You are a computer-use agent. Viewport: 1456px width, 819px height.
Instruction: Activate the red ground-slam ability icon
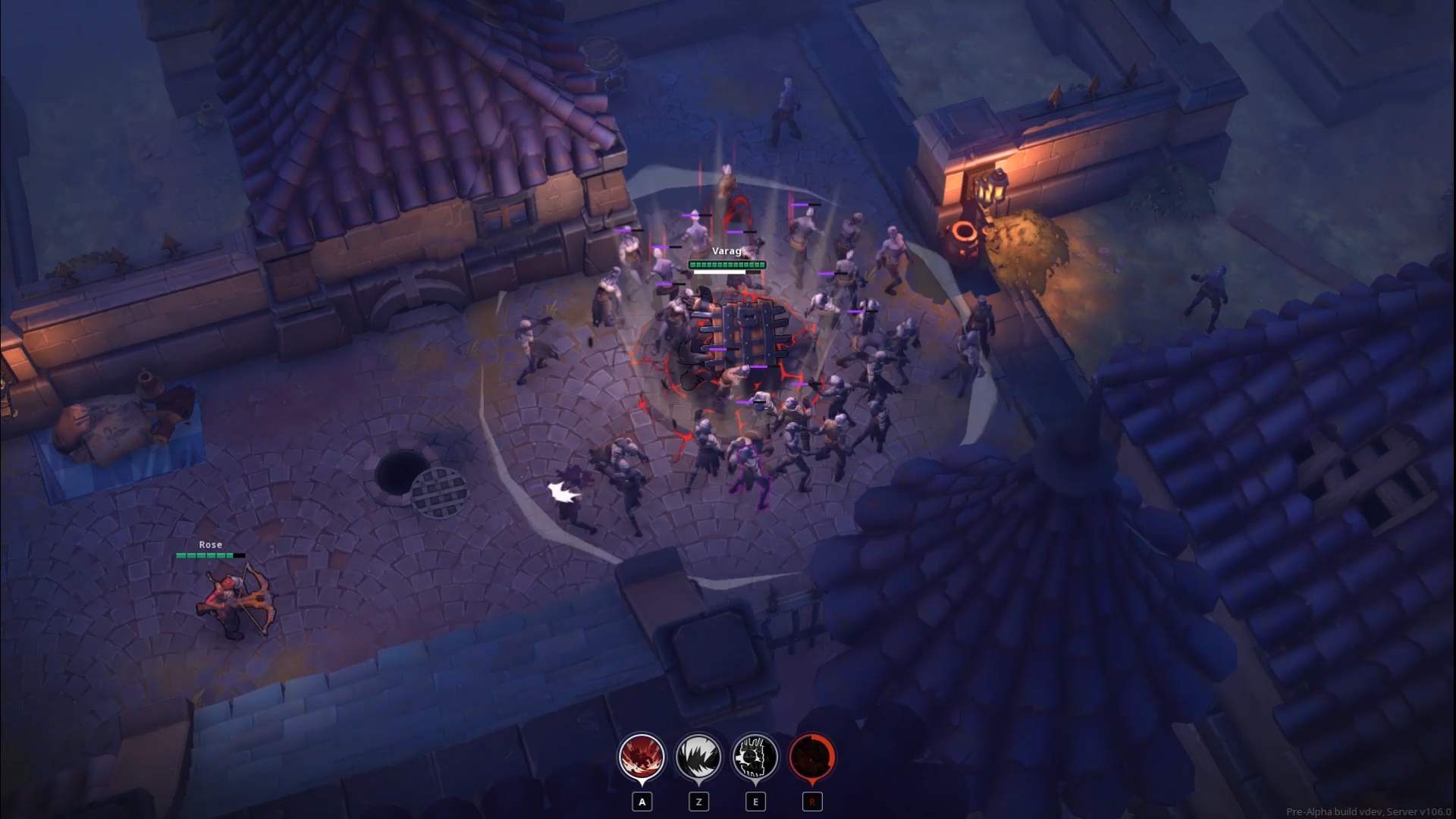point(642,757)
